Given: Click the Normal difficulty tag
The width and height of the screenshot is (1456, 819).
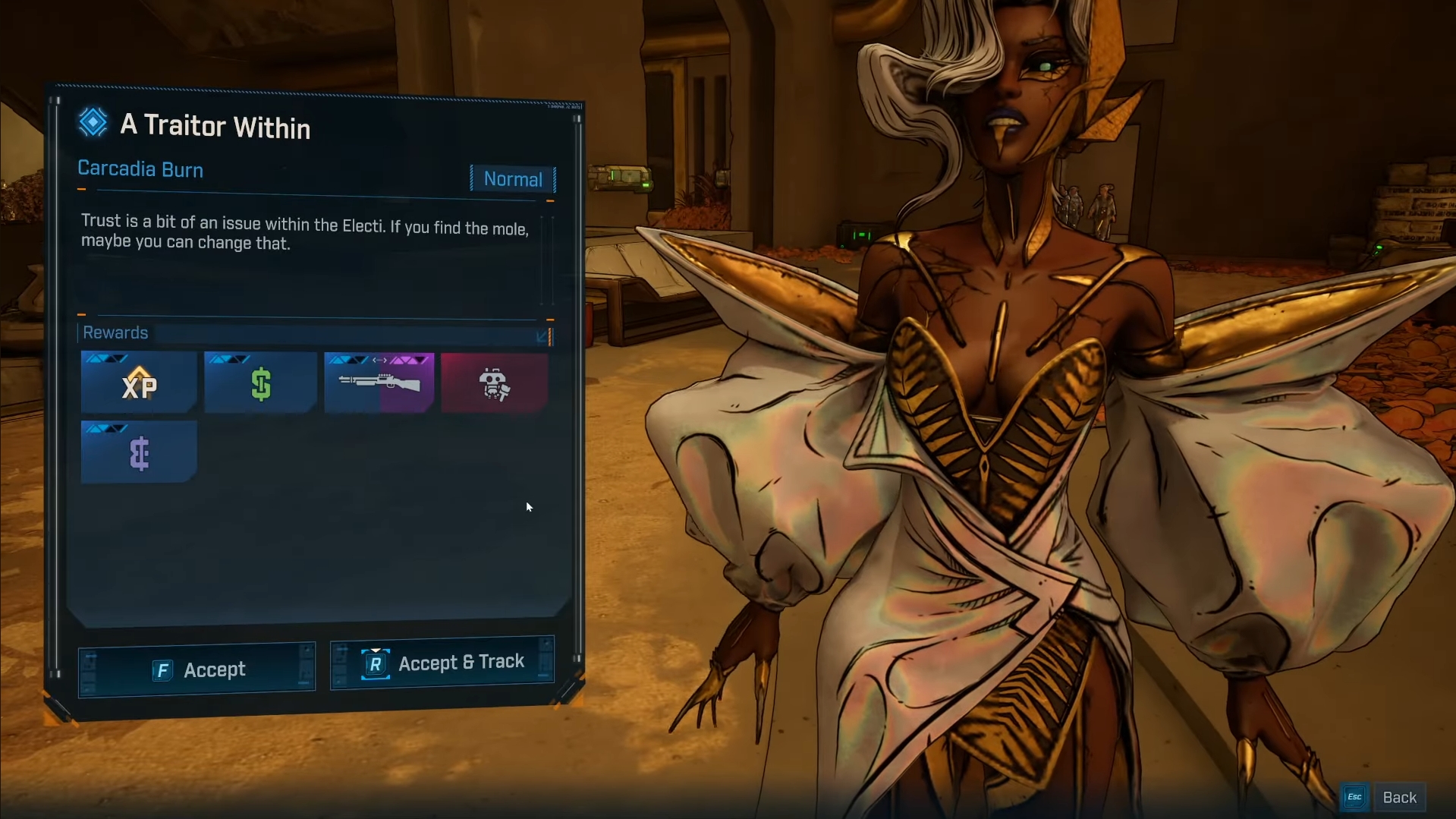Looking at the screenshot, I should [513, 179].
